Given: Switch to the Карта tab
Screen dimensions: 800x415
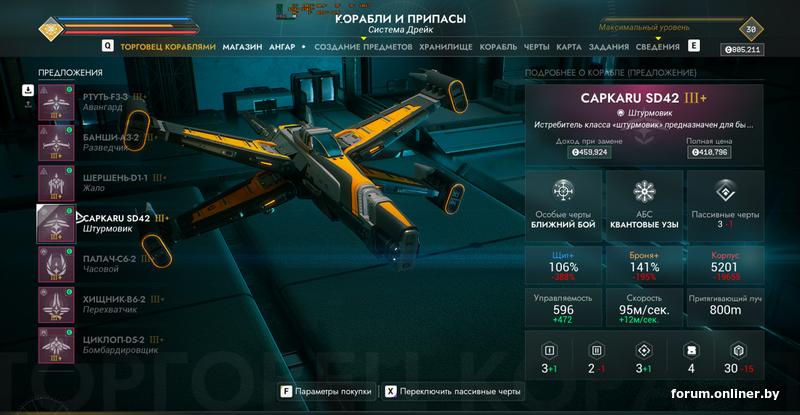Looking at the screenshot, I should [x=568, y=47].
